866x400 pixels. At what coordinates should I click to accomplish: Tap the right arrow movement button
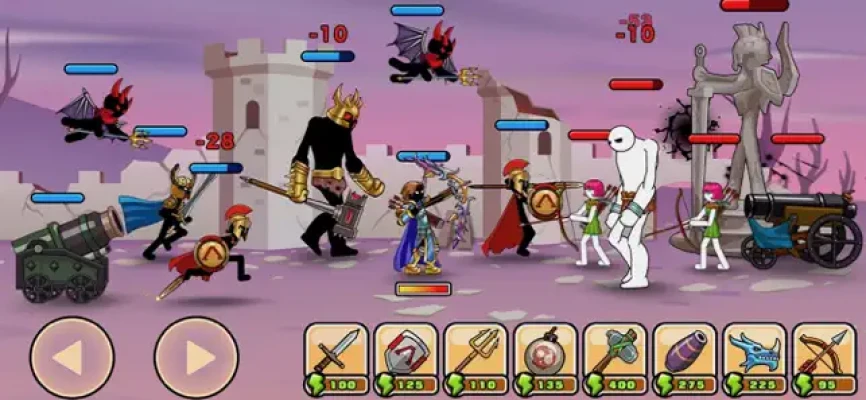(x=196, y=357)
